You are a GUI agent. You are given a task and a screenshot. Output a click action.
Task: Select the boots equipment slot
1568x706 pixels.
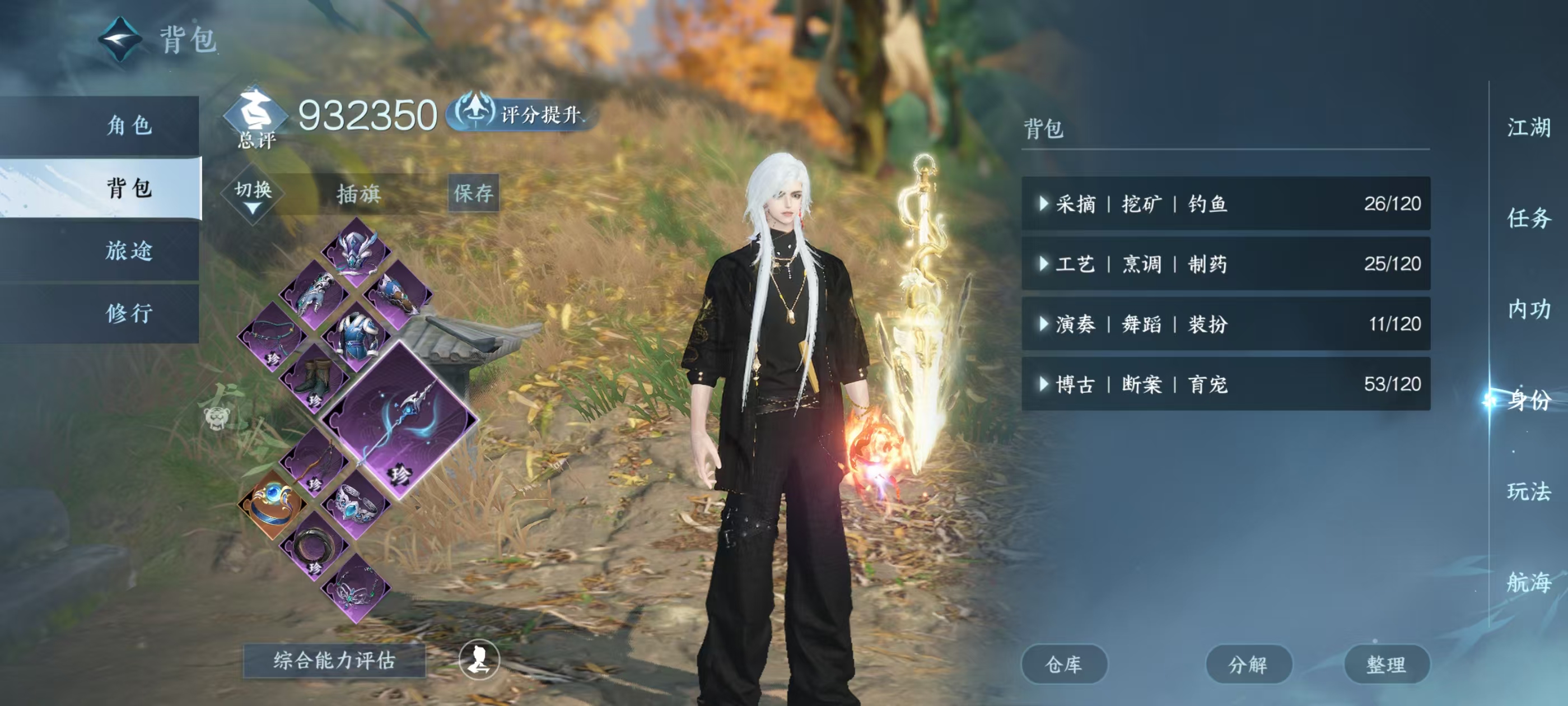pos(314,379)
